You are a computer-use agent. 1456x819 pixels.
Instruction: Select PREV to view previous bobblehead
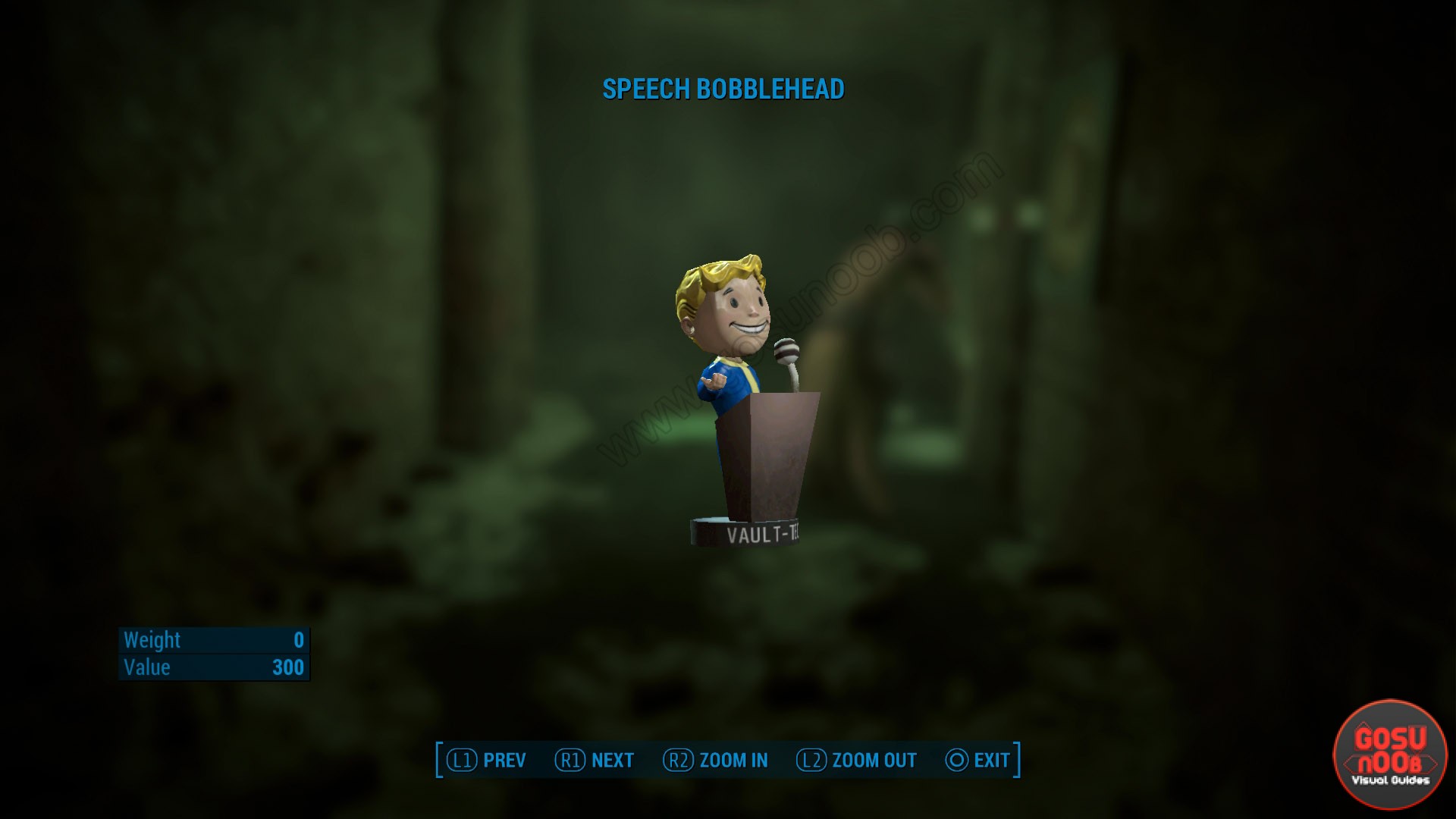(x=503, y=760)
